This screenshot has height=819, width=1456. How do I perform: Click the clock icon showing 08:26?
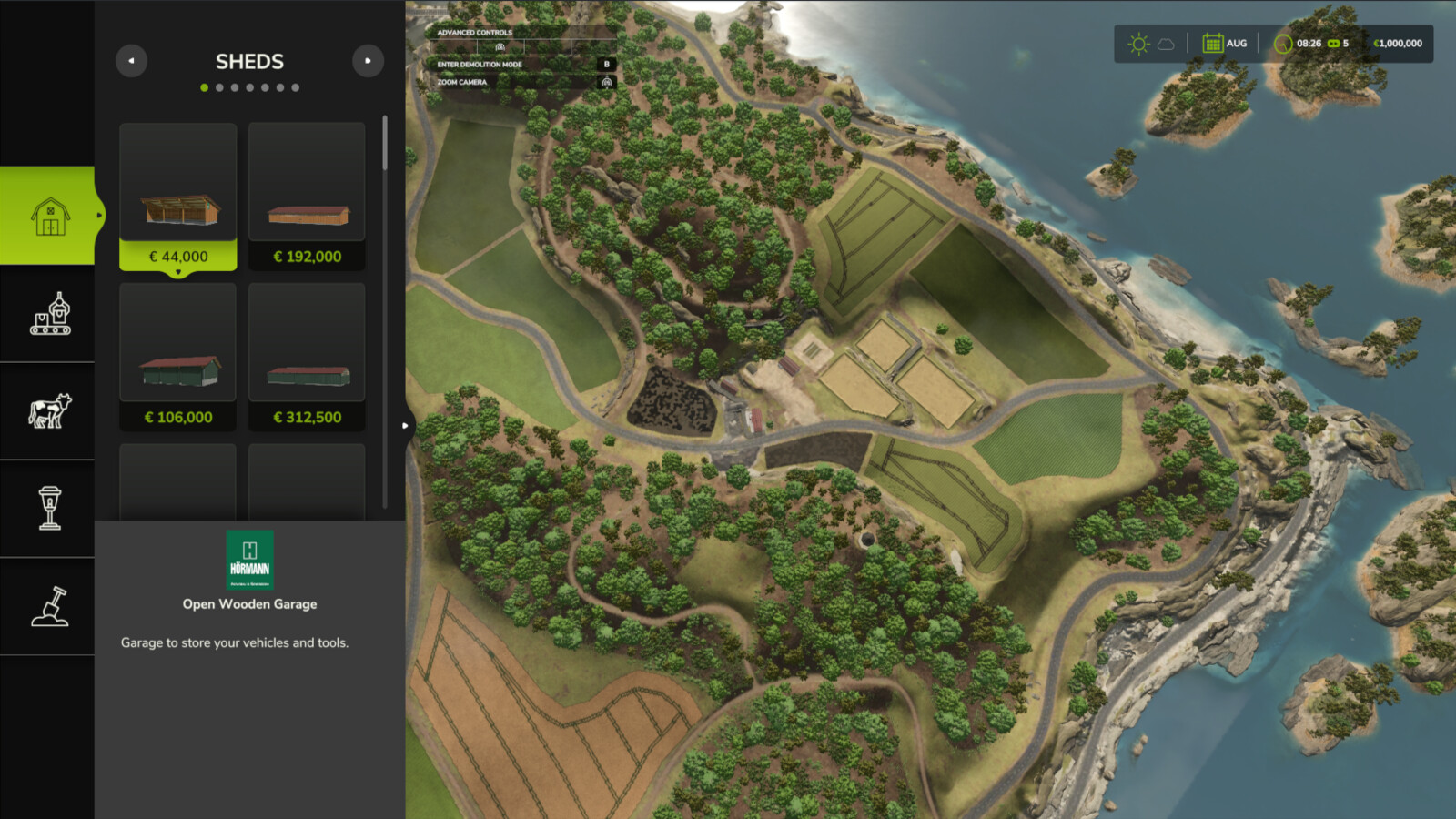(1282, 43)
